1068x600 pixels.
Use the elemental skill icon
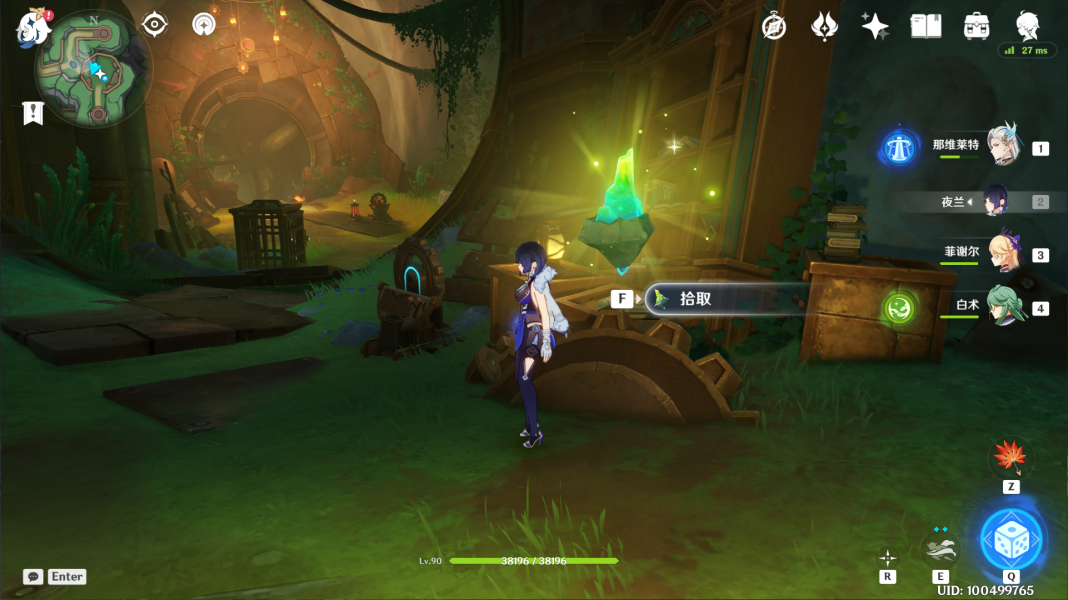(x=940, y=548)
